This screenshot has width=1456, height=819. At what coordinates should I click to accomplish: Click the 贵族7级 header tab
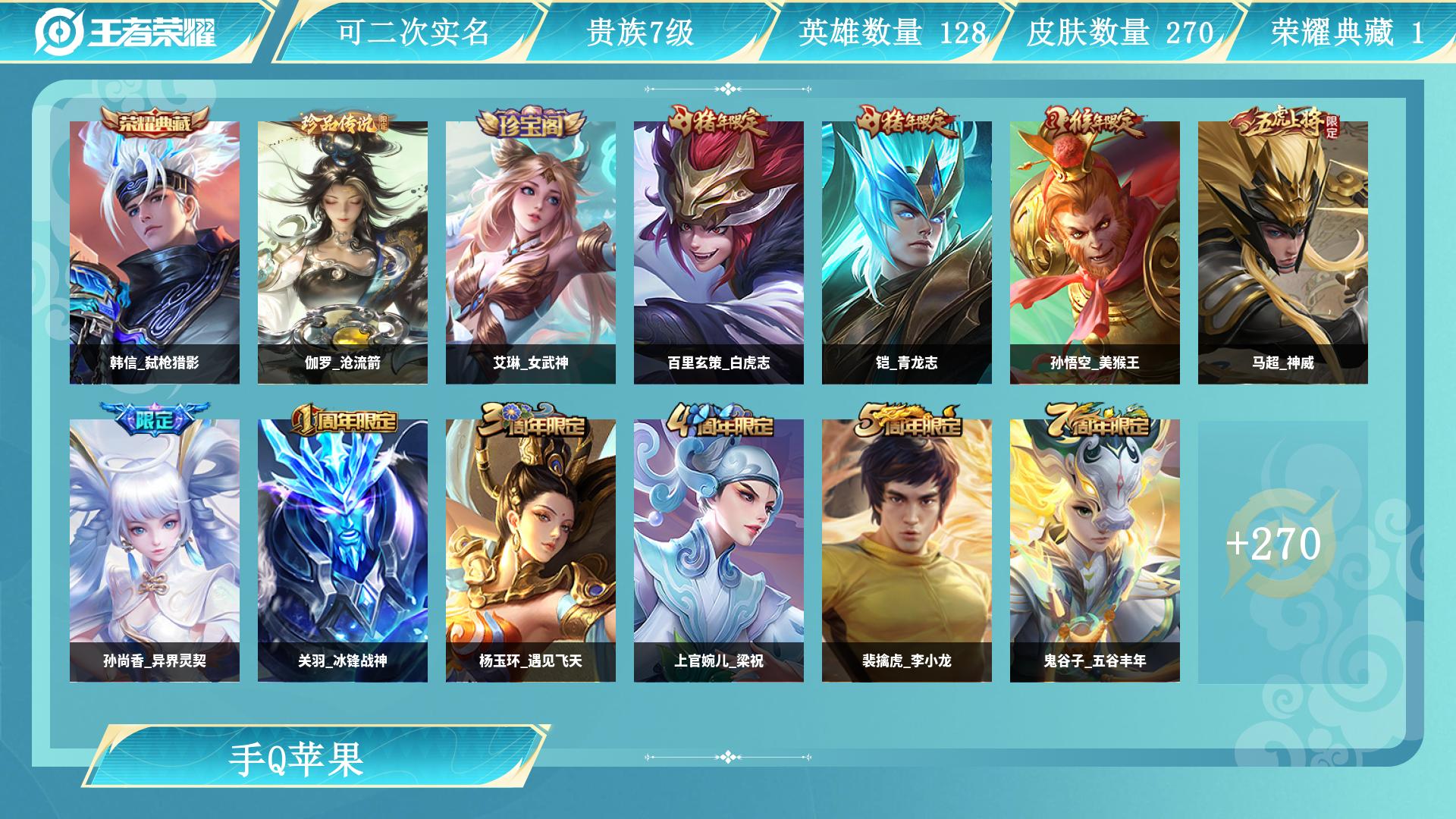pos(640,32)
